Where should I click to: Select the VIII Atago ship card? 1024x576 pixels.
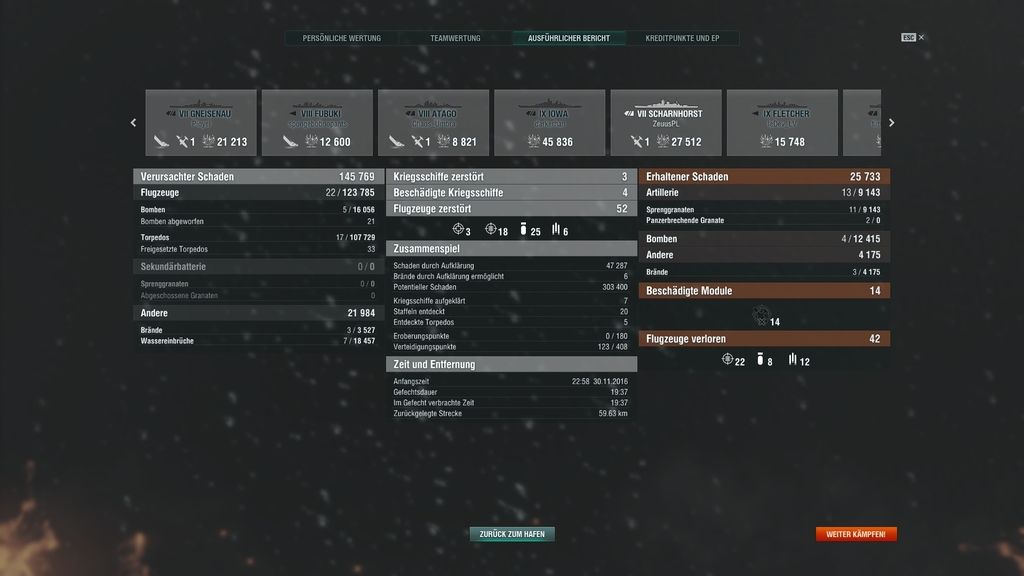tap(433, 123)
